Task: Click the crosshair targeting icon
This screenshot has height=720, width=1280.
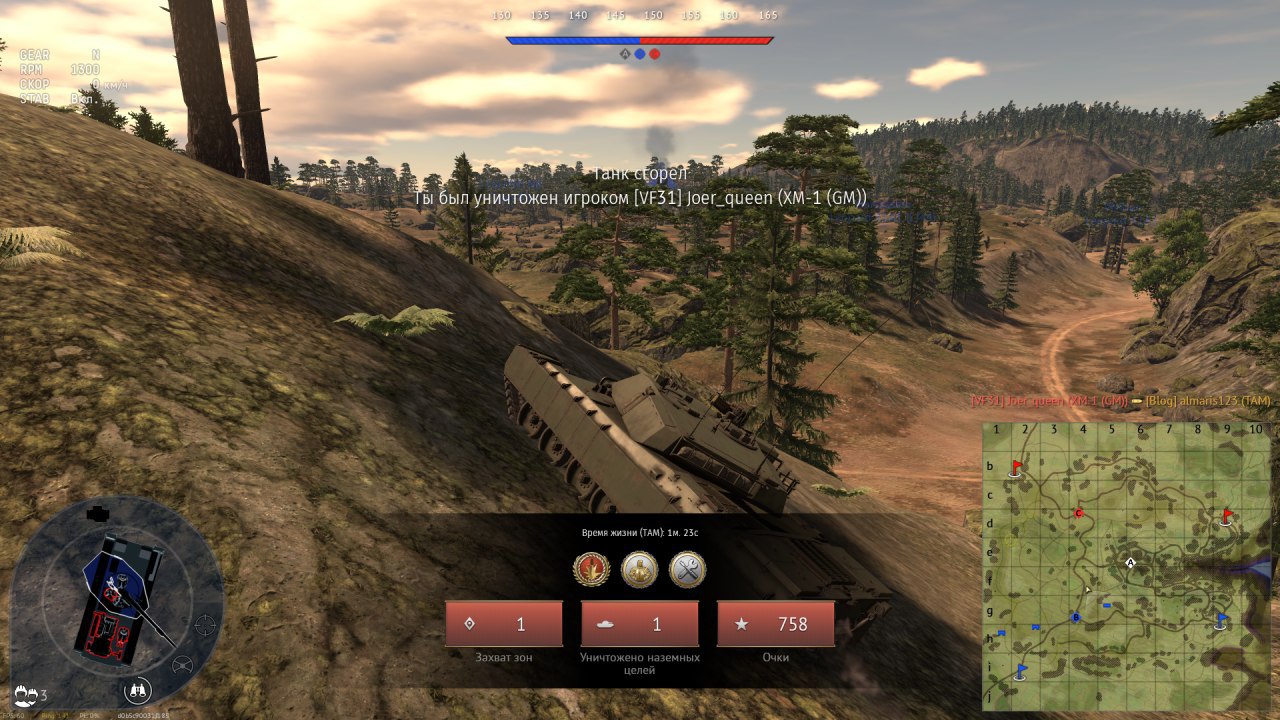Action: (204, 625)
